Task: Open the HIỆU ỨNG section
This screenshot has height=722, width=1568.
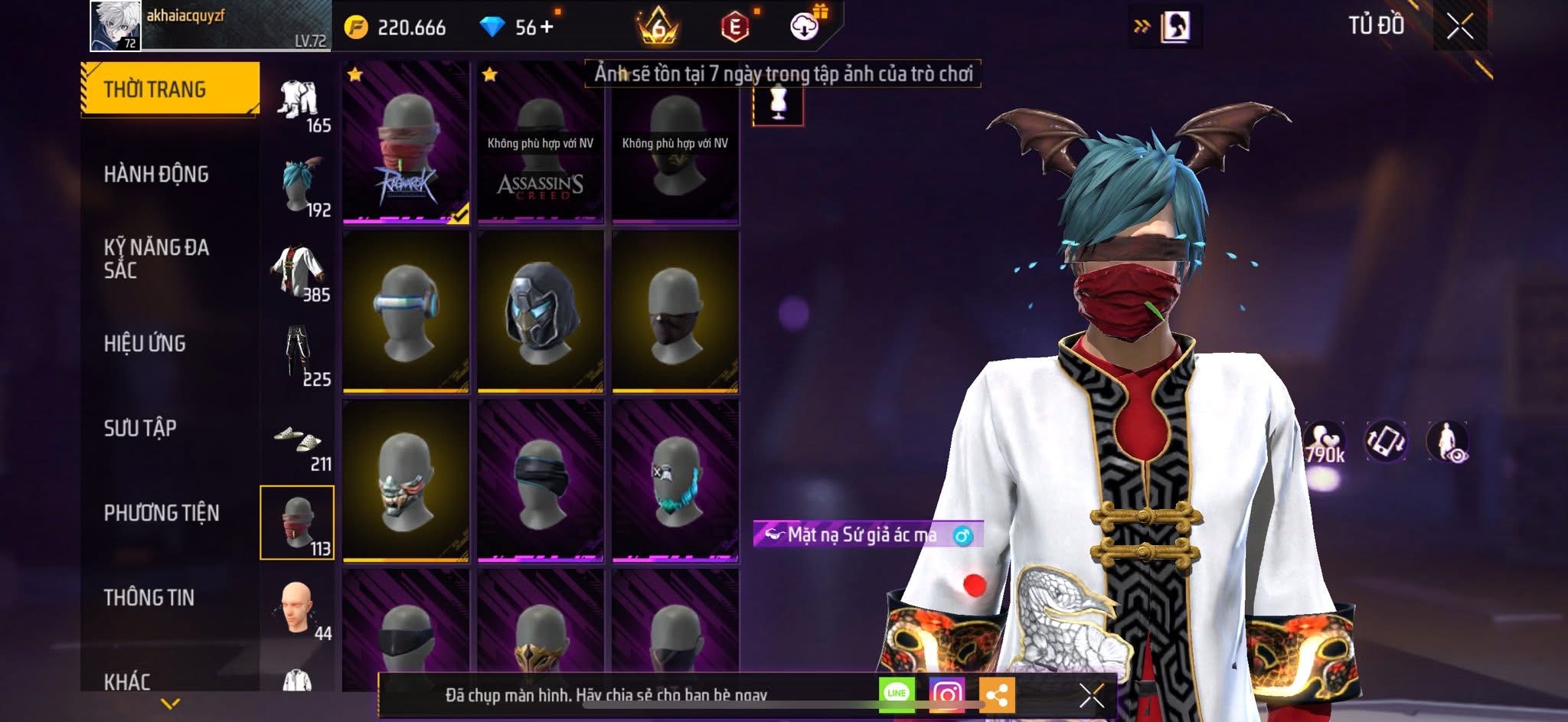Action: (145, 344)
